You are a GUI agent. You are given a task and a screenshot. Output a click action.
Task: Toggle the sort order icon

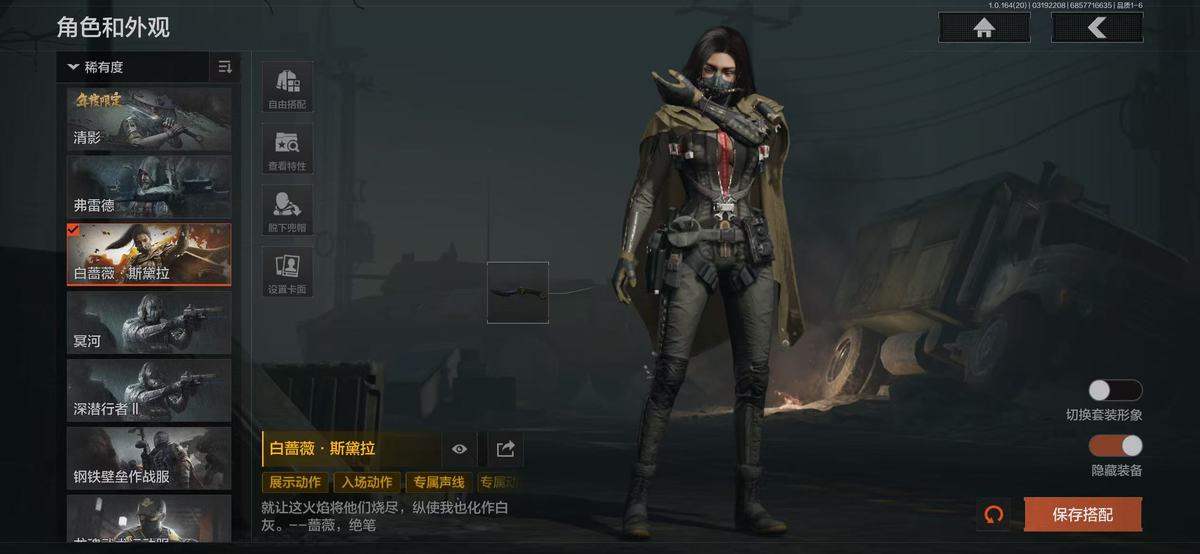[225, 67]
